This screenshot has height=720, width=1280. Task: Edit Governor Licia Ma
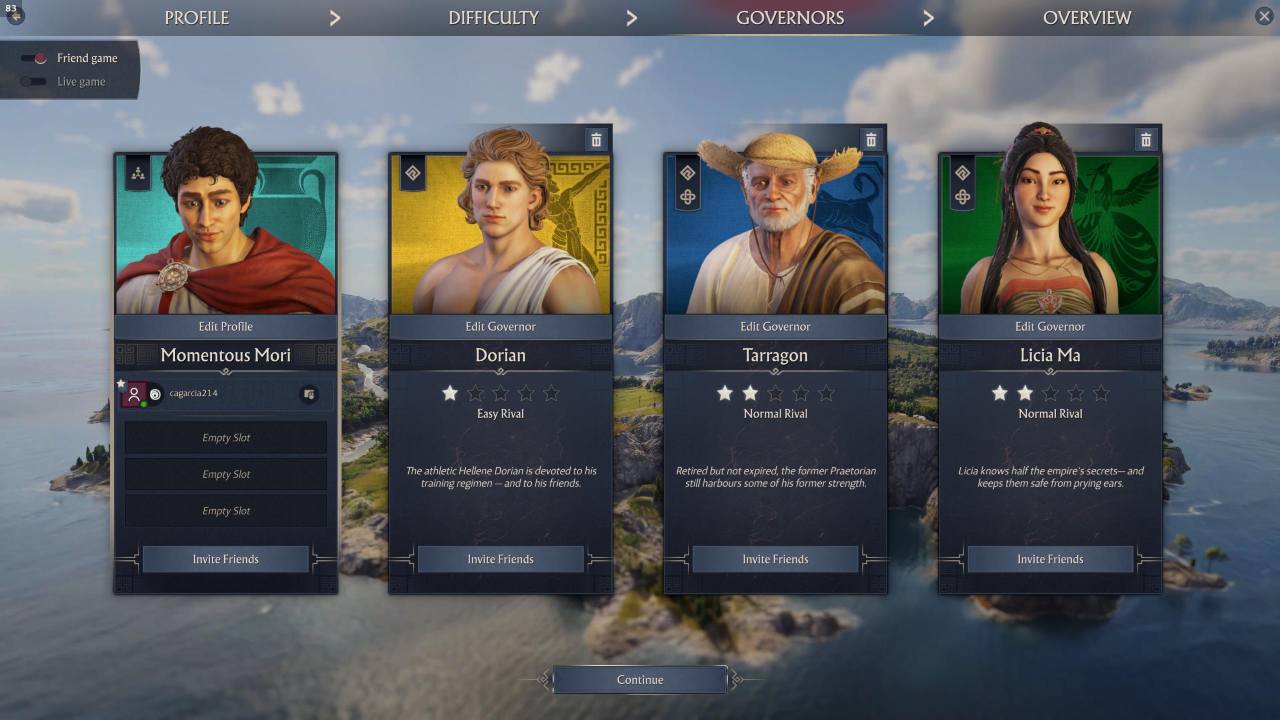point(1050,326)
